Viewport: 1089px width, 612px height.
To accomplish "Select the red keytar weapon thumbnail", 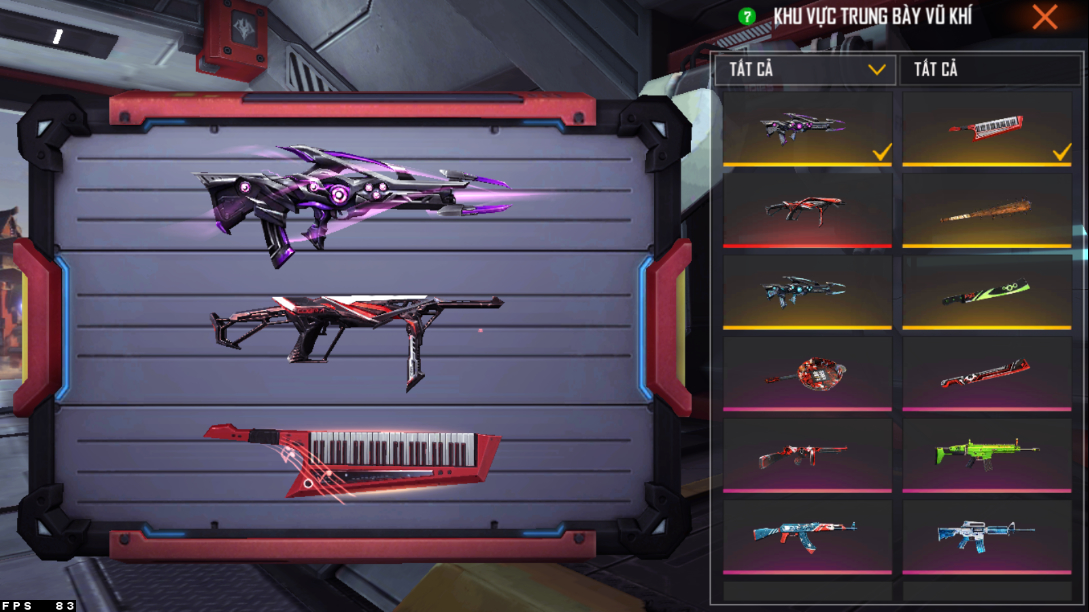I will click(x=986, y=127).
